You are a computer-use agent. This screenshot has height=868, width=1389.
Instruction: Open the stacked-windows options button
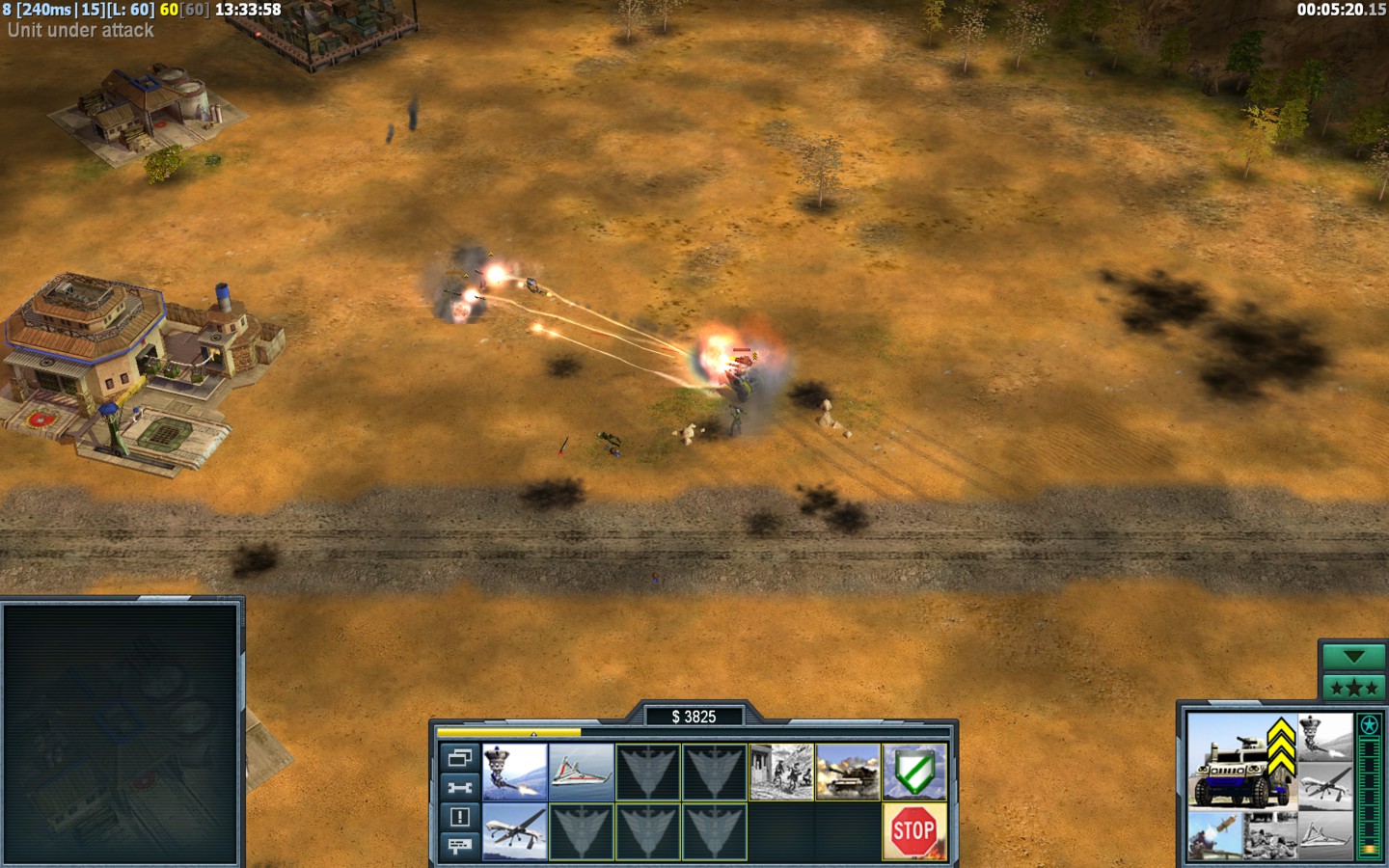click(459, 758)
